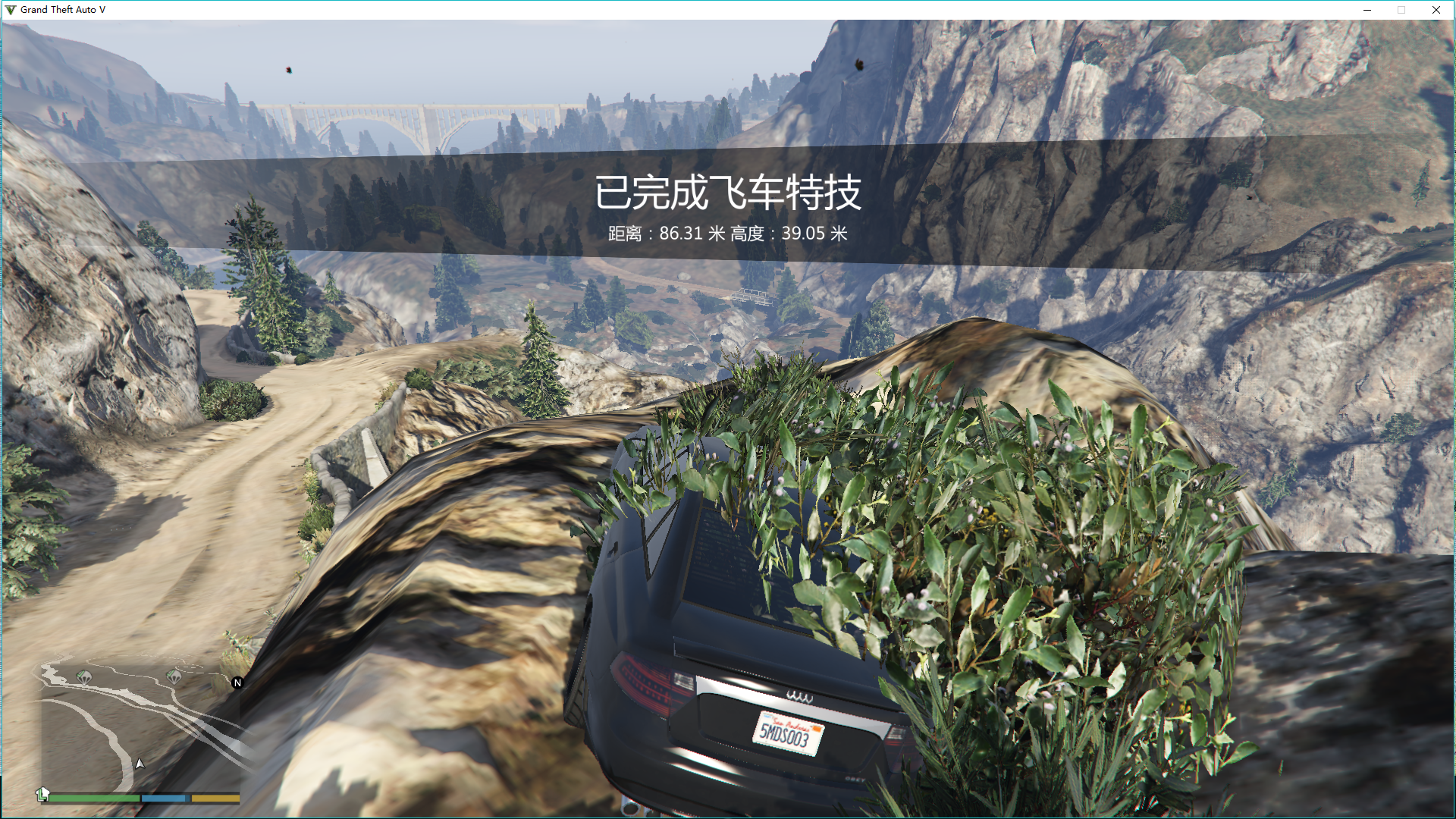Close the Grand Theft Auto V window
Viewport: 1456px width, 819px height.
coord(1436,10)
